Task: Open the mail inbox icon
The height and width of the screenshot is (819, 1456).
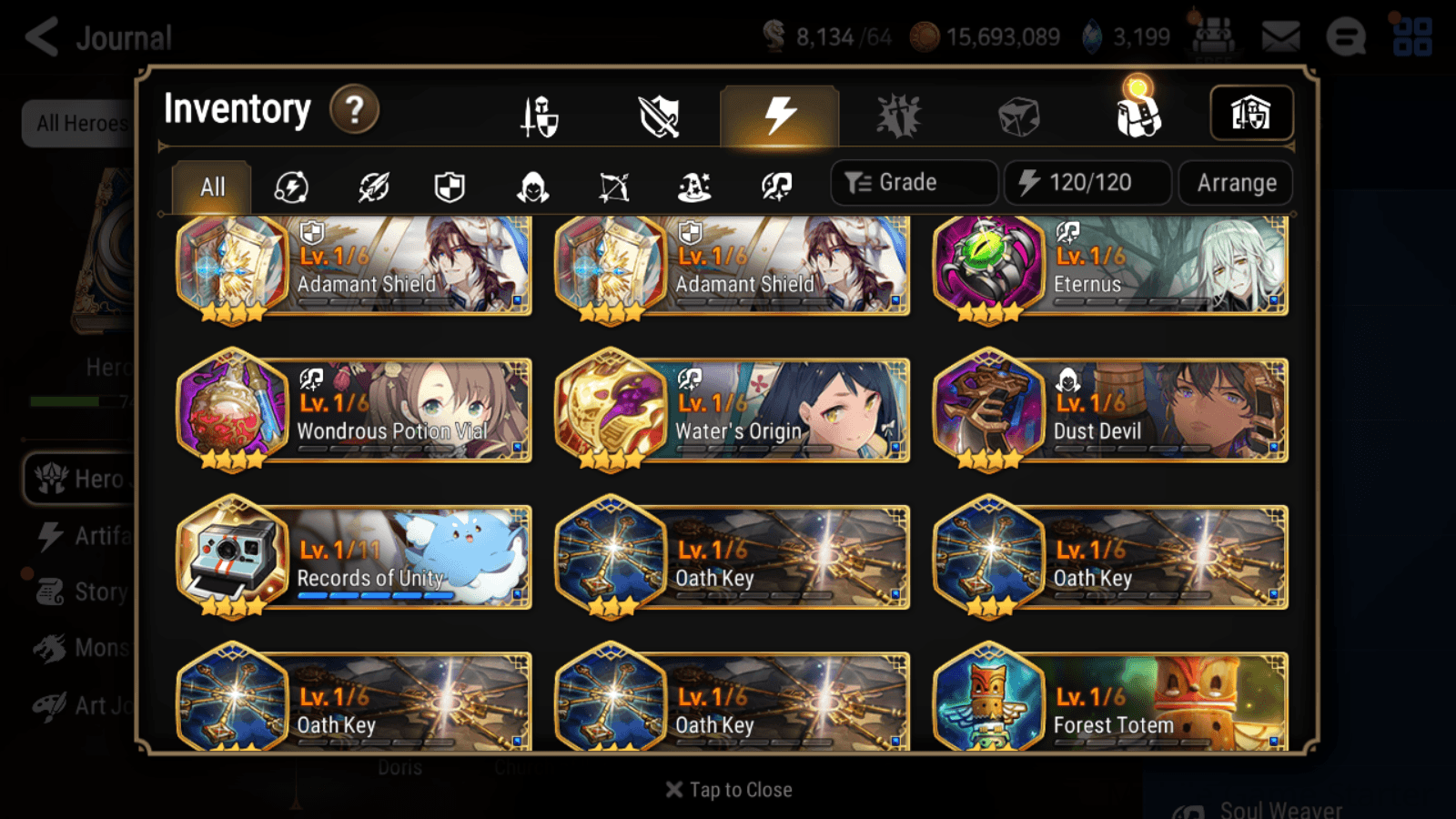Action: pos(1279,35)
